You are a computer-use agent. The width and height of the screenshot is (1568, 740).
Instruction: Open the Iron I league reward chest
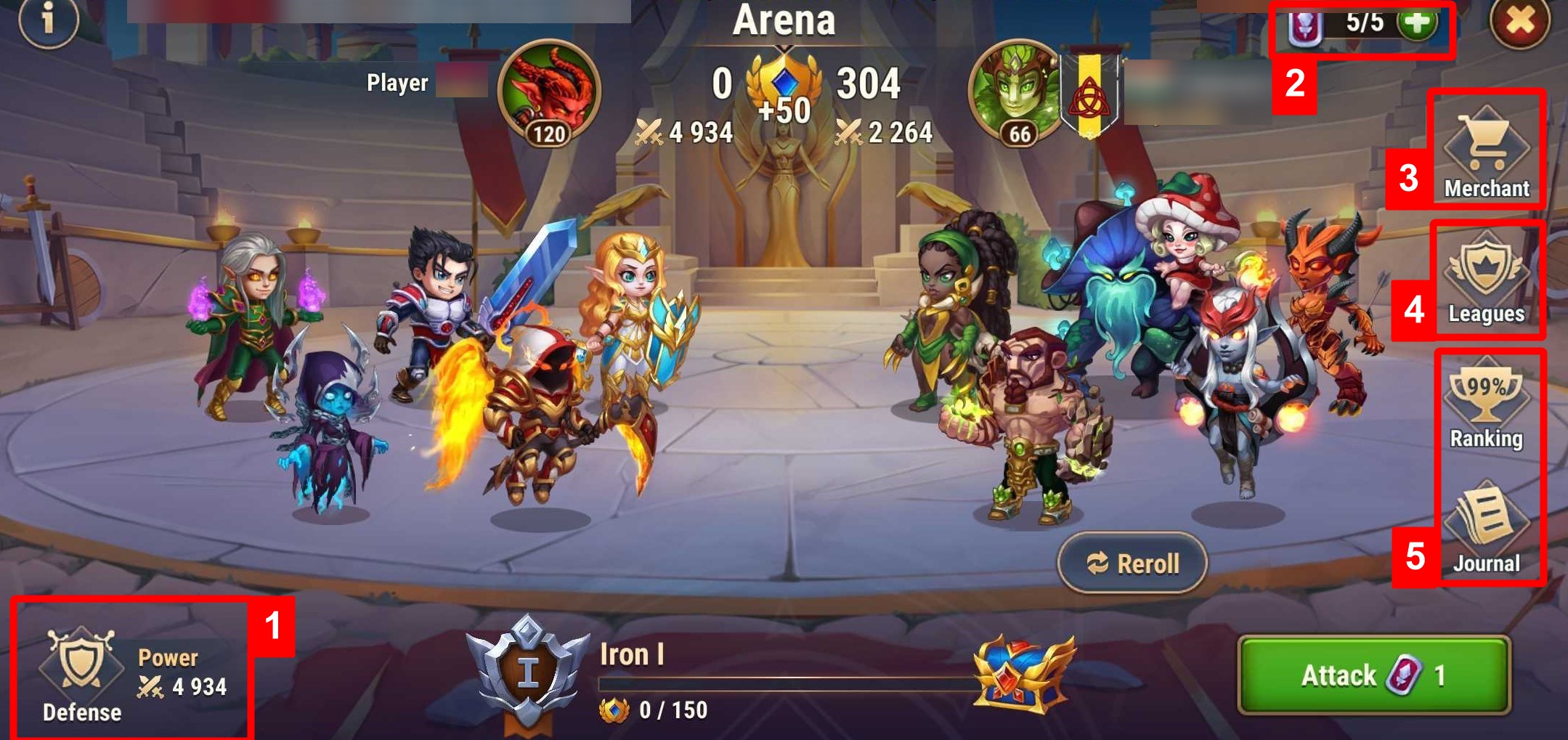(x=1022, y=674)
